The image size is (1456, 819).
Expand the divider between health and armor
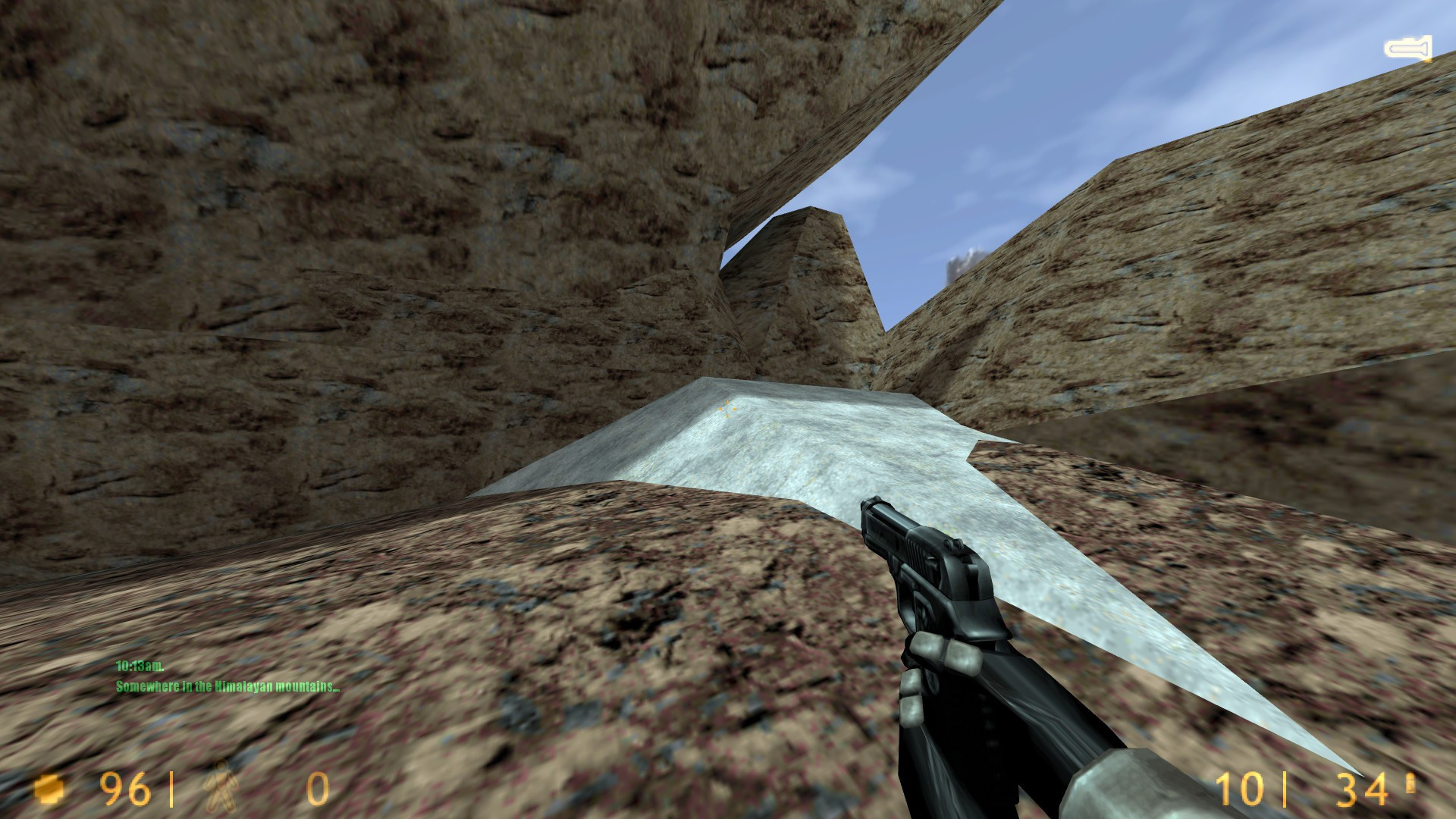[x=173, y=789]
